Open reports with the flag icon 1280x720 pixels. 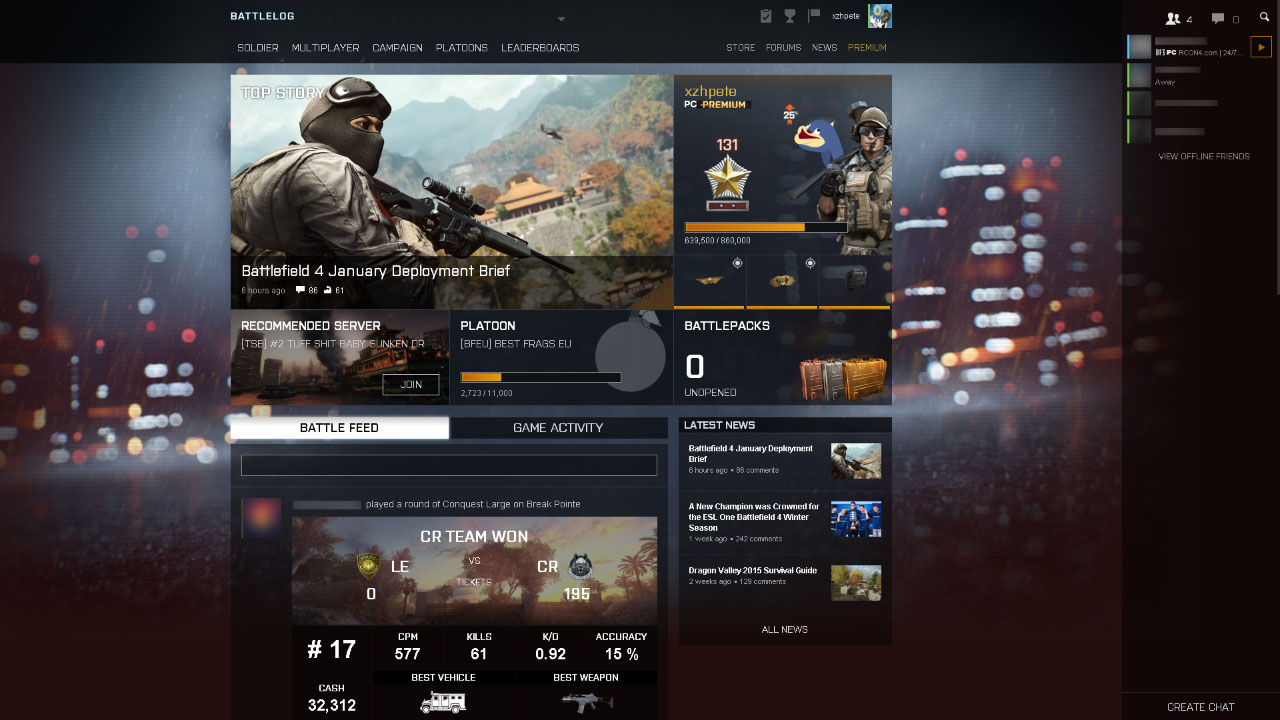coord(813,15)
